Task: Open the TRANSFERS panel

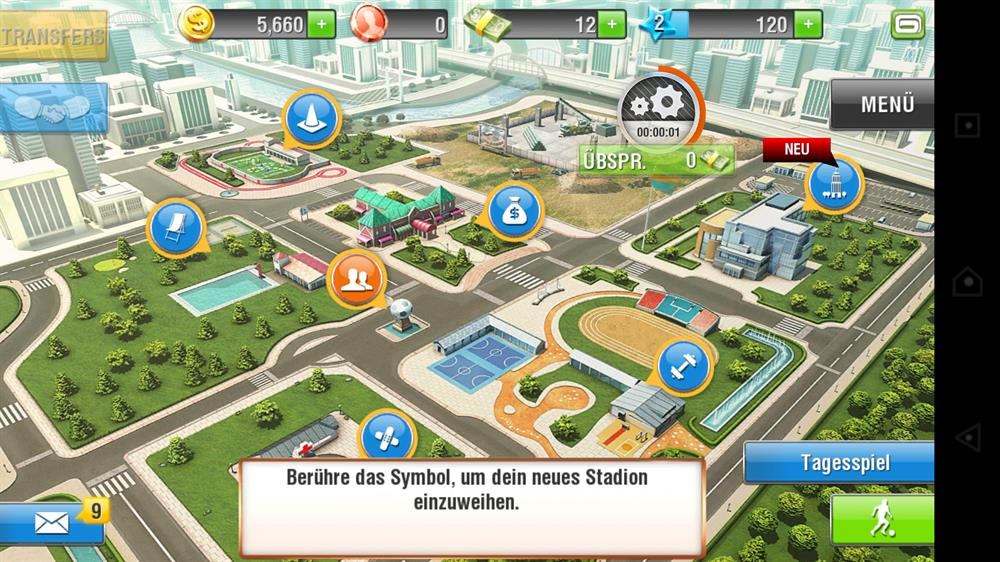Action: coord(52,37)
